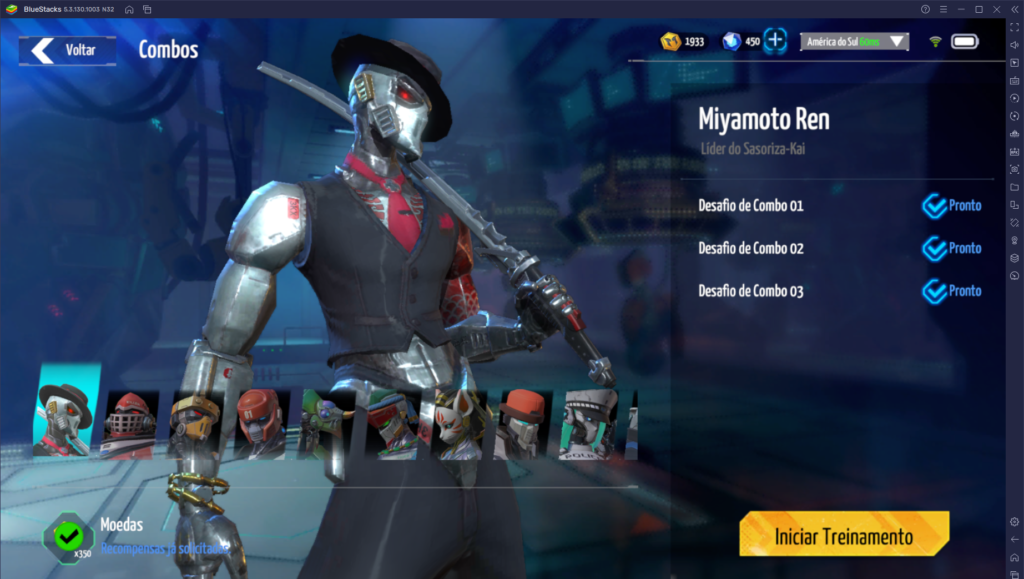Open the América do Sul server dropdown
Screen dimensions: 1024x579
click(x=854, y=42)
